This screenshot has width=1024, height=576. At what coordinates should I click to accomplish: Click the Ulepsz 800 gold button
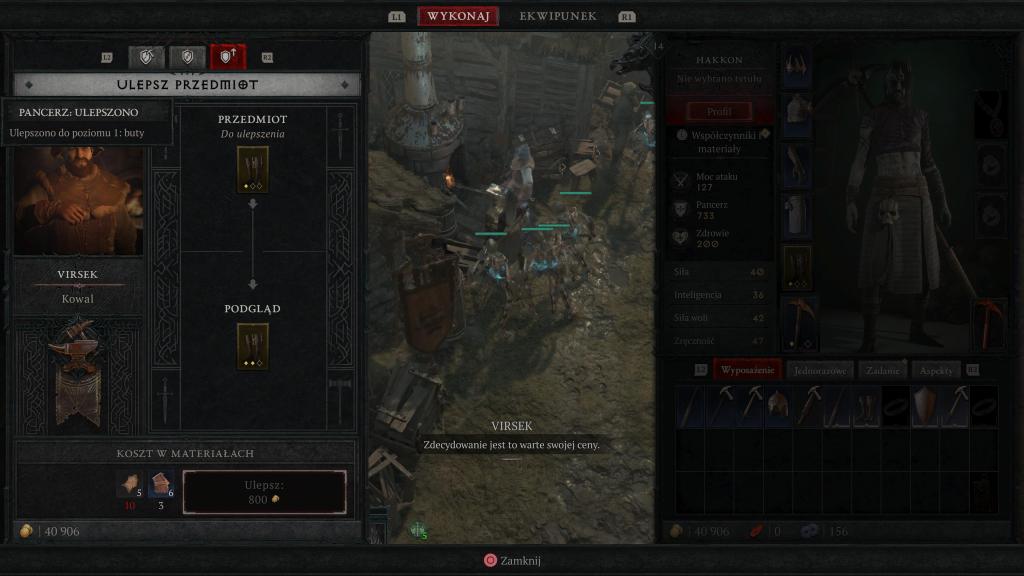(x=265, y=492)
